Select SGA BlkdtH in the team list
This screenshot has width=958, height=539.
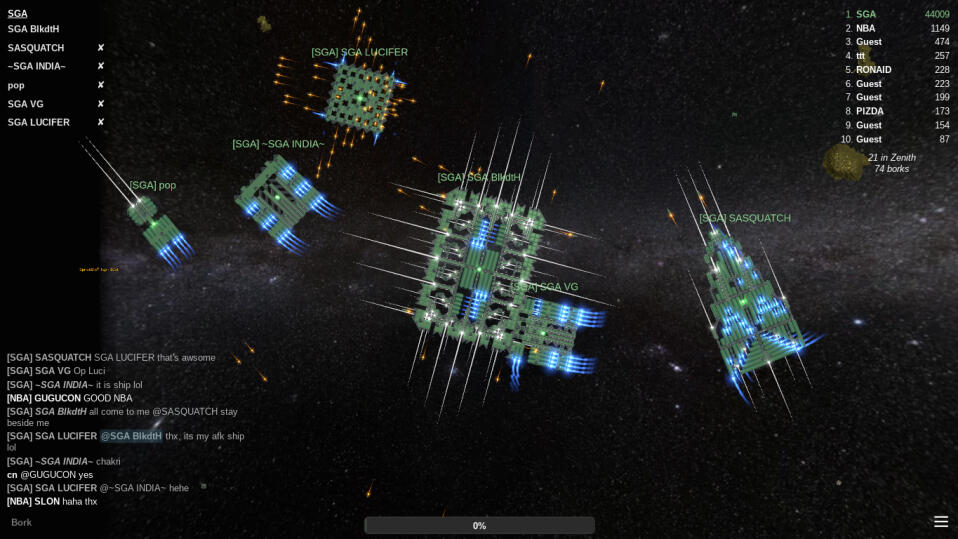coord(34,29)
